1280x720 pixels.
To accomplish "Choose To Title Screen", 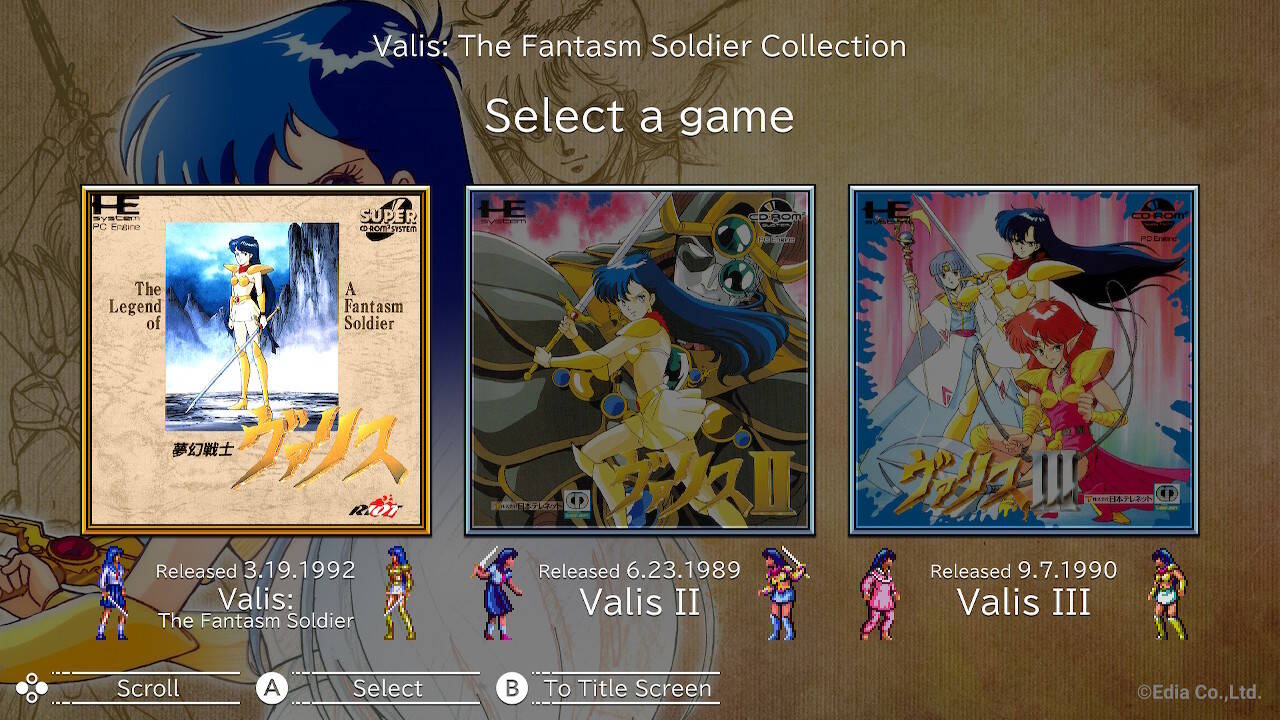I will pos(625,688).
